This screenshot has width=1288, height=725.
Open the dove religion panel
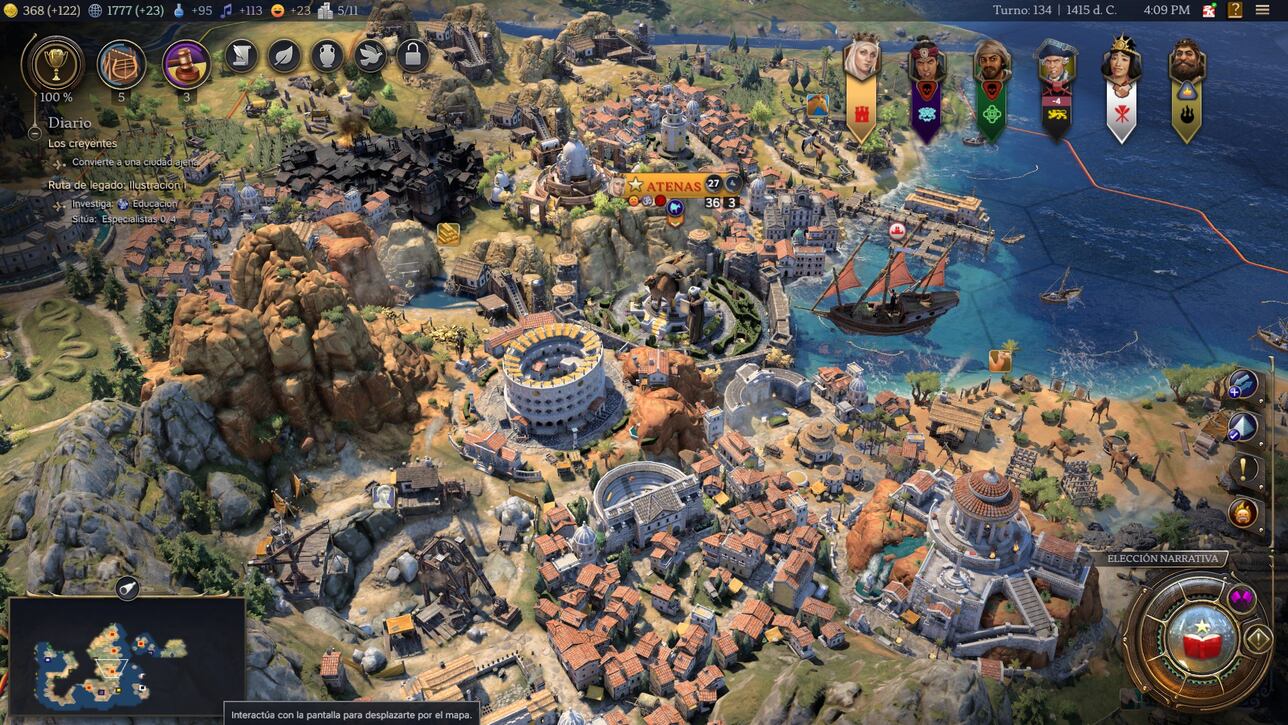pyautogui.click(x=370, y=56)
